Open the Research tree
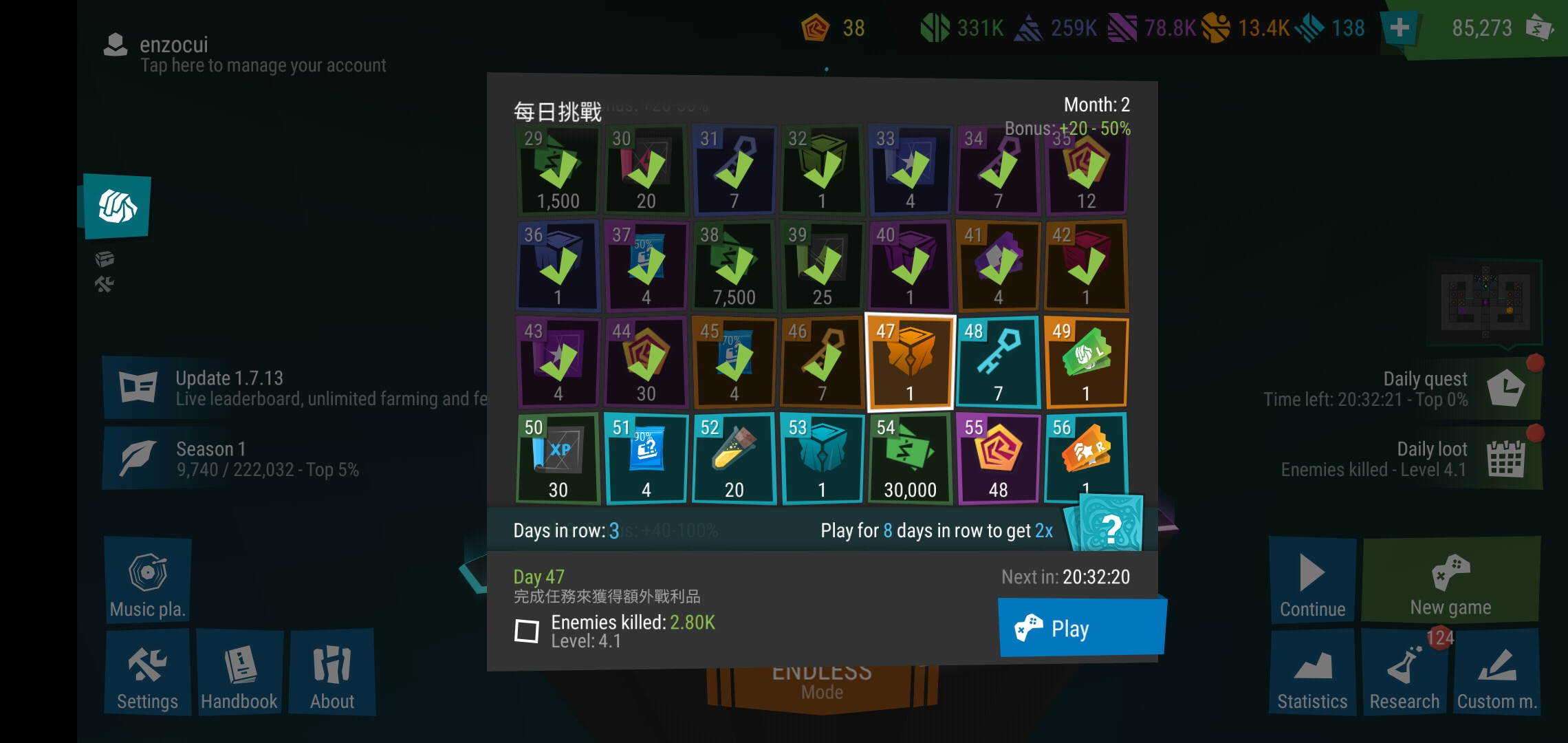1568x743 pixels. point(1404,674)
